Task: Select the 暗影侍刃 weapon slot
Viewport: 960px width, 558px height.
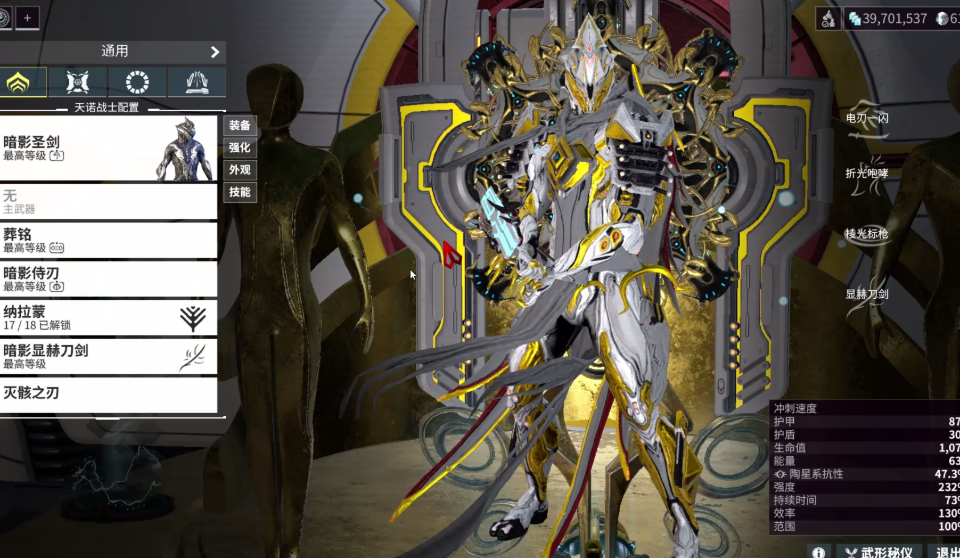Action: 108,279
